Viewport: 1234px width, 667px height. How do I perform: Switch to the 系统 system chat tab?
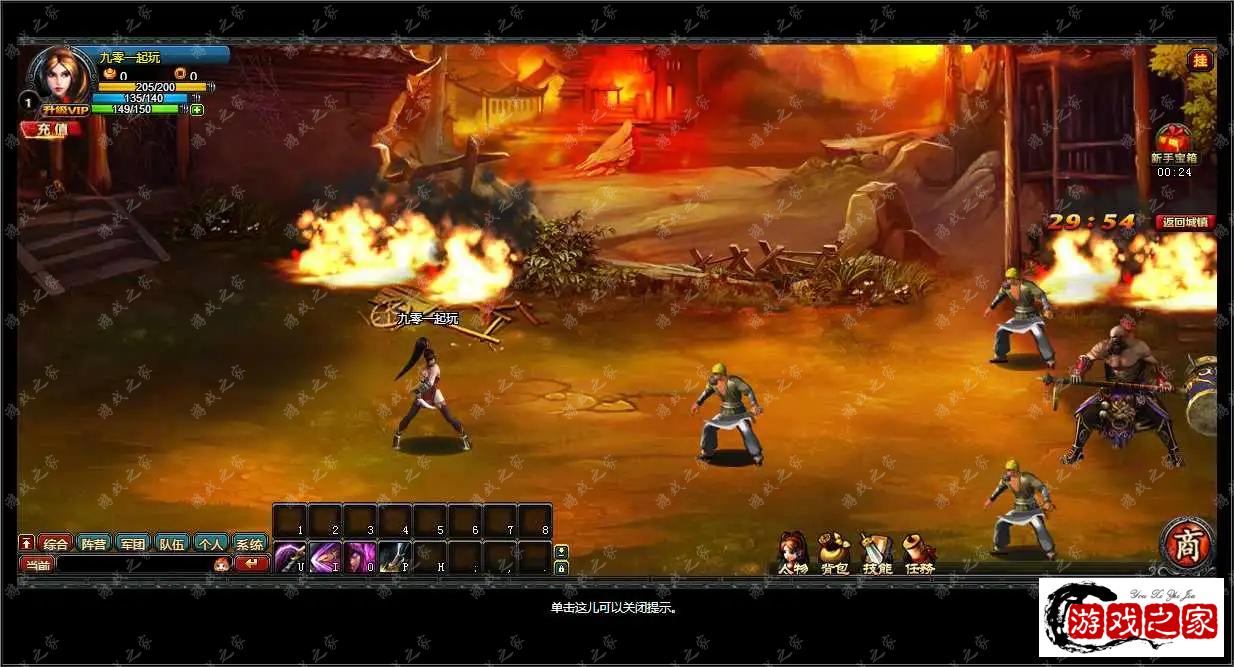pos(249,545)
